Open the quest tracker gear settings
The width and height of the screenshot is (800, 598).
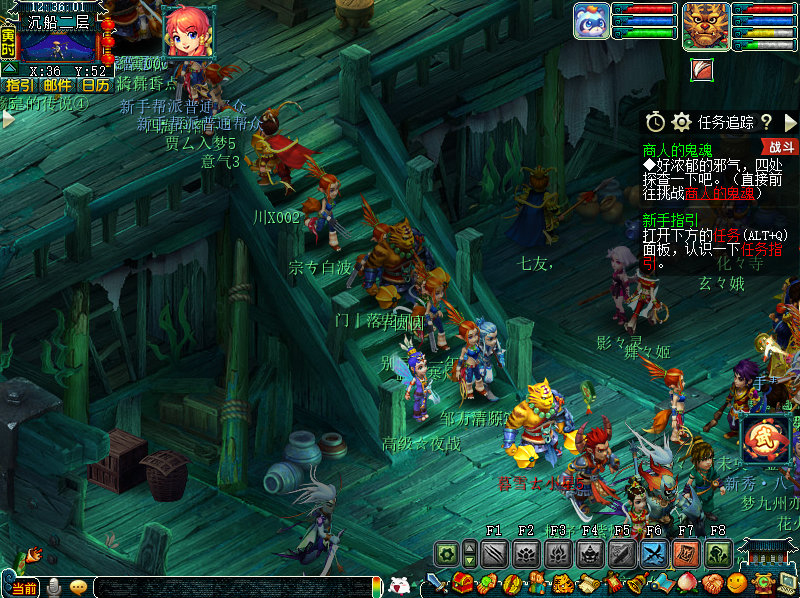[681, 122]
